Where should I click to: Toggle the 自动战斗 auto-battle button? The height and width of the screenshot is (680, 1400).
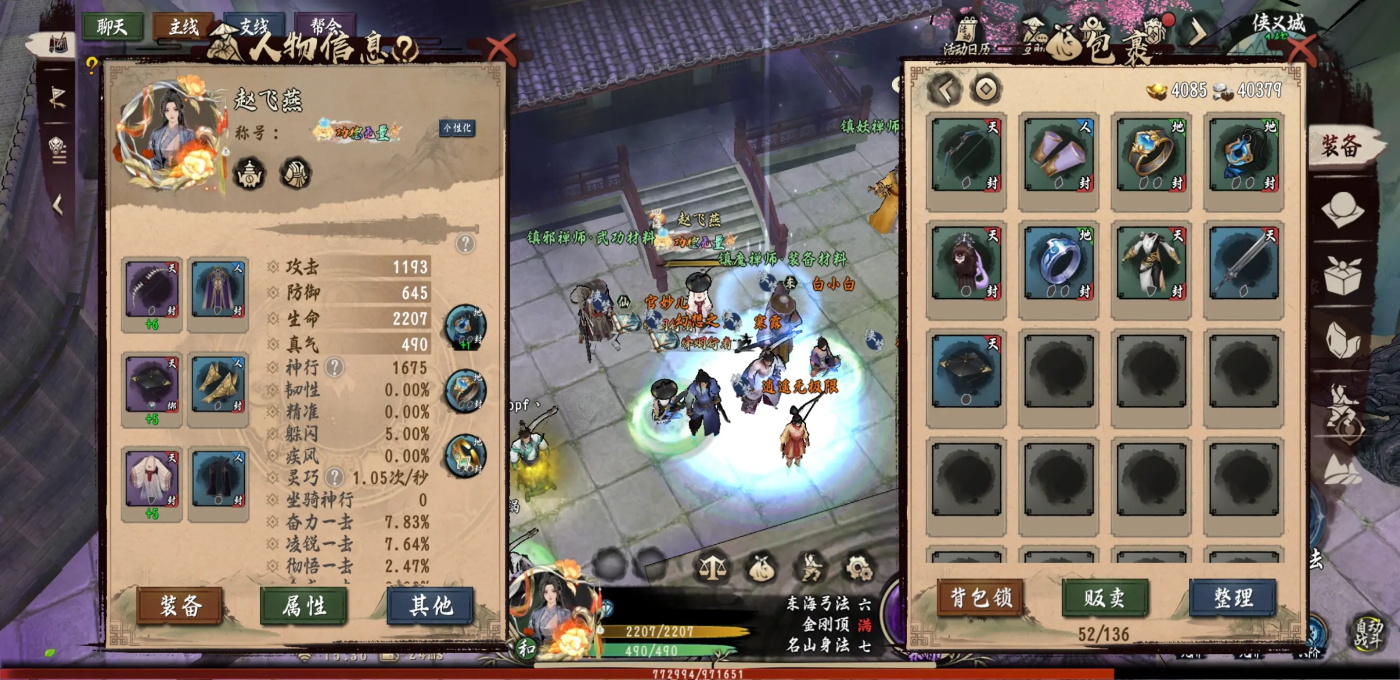tap(1367, 630)
